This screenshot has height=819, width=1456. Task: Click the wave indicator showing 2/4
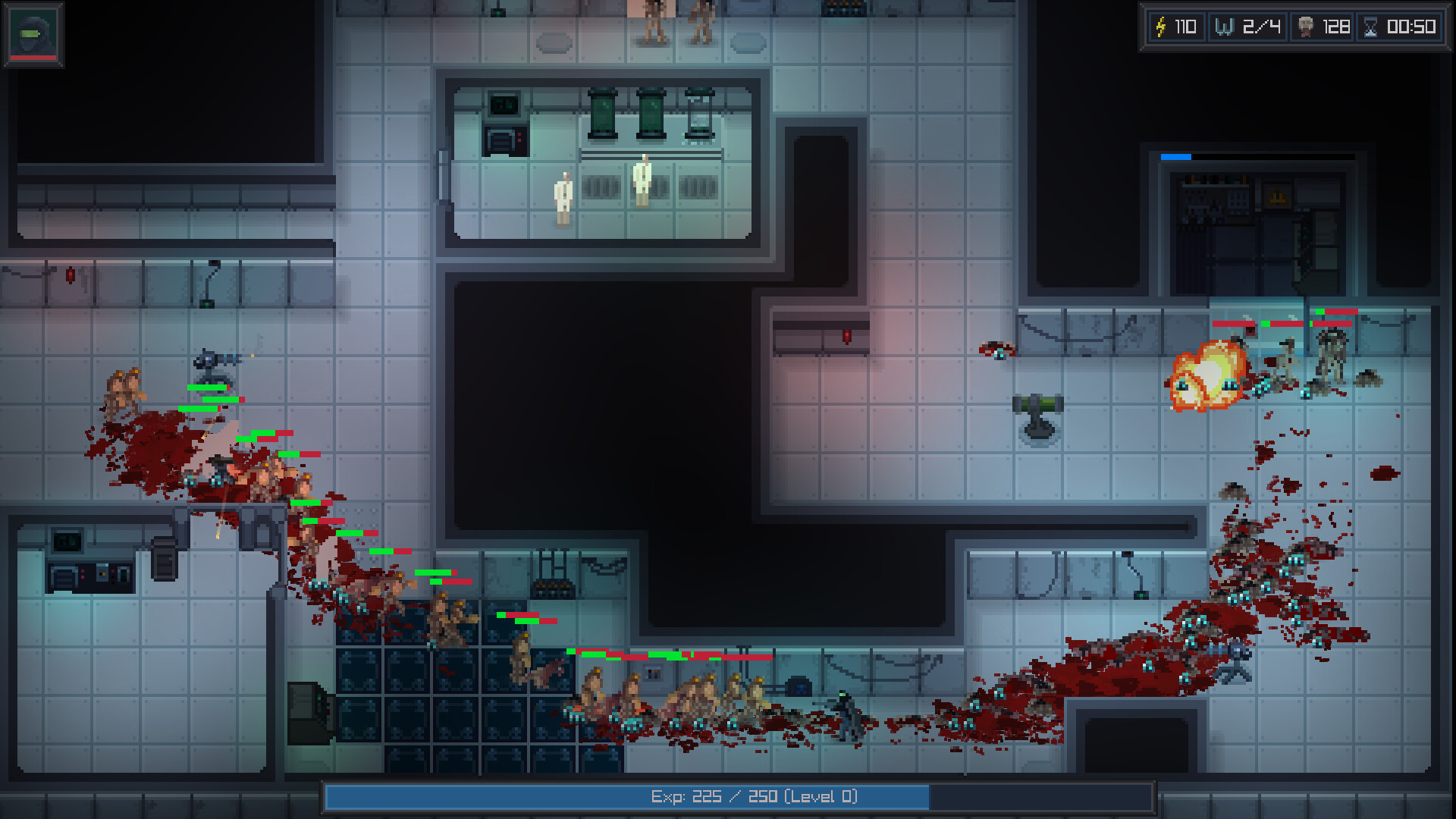point(1261,27)
